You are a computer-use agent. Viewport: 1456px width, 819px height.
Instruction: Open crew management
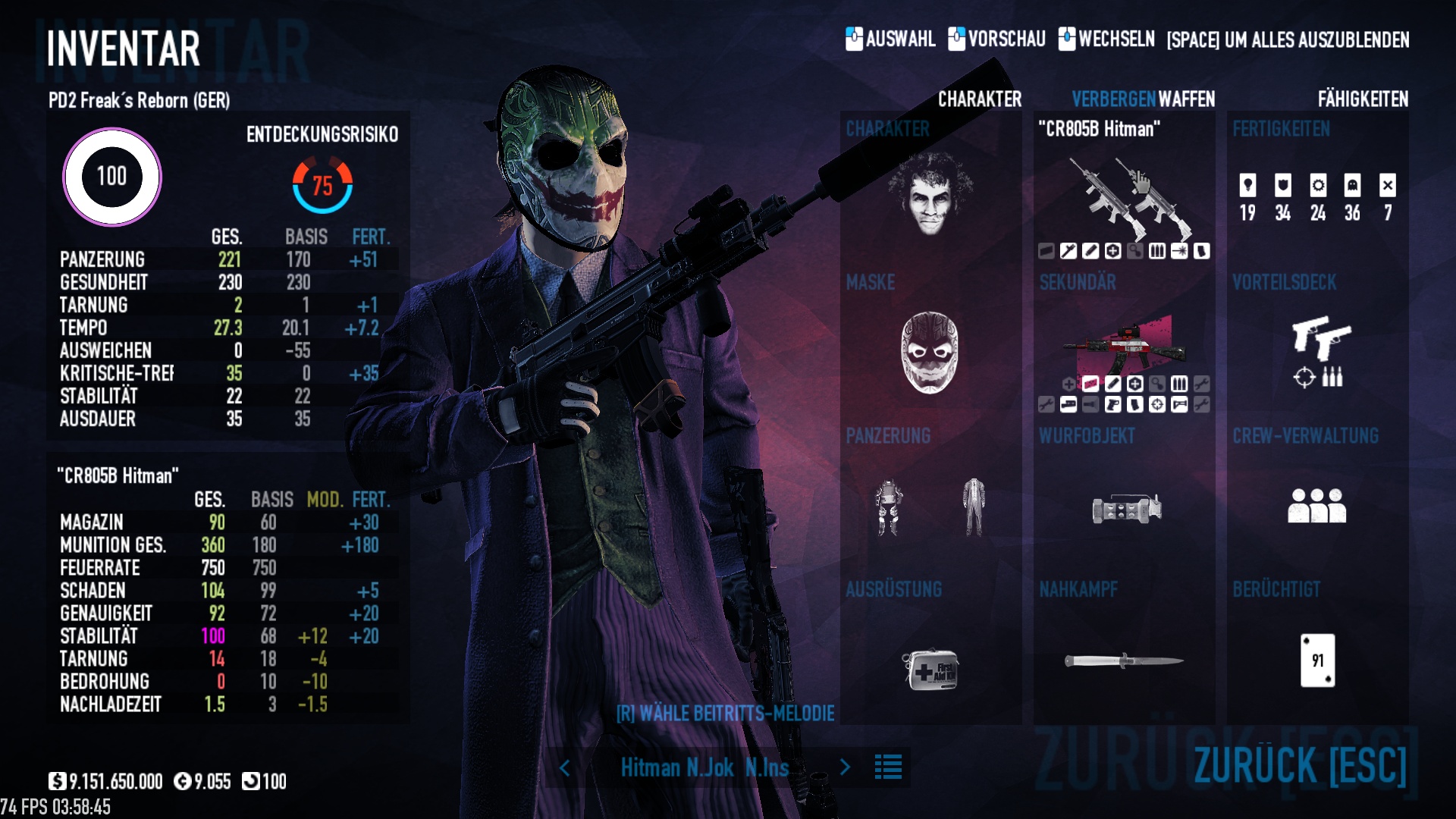(1317, 506)
